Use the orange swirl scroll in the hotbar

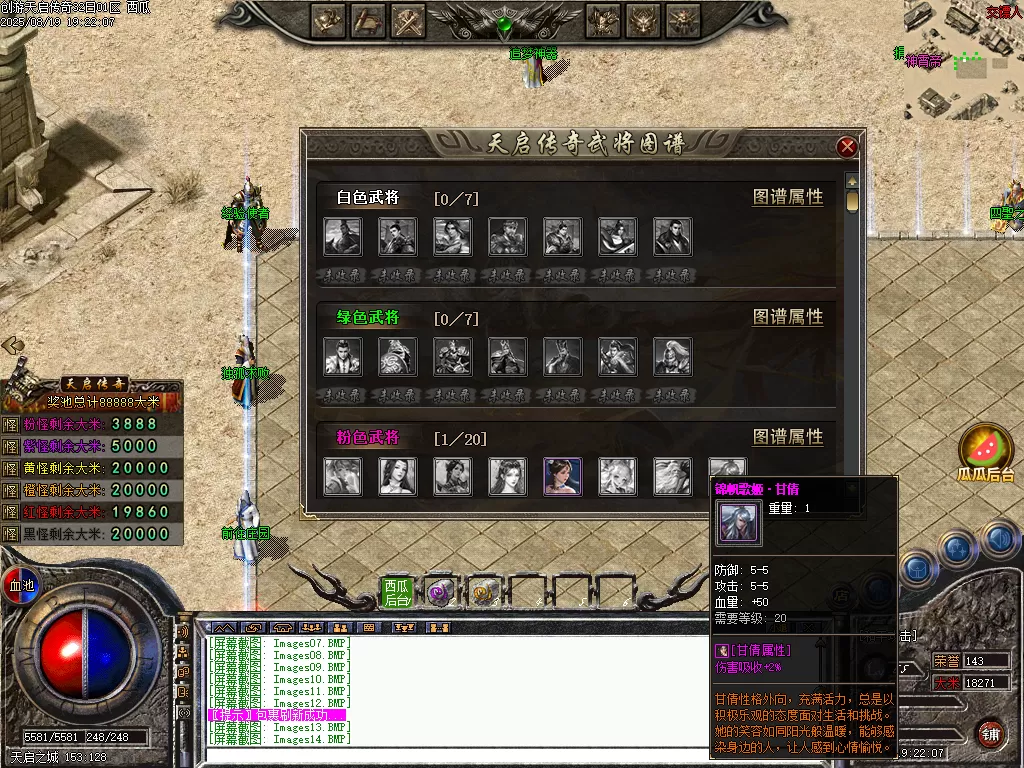coord(484,593)
